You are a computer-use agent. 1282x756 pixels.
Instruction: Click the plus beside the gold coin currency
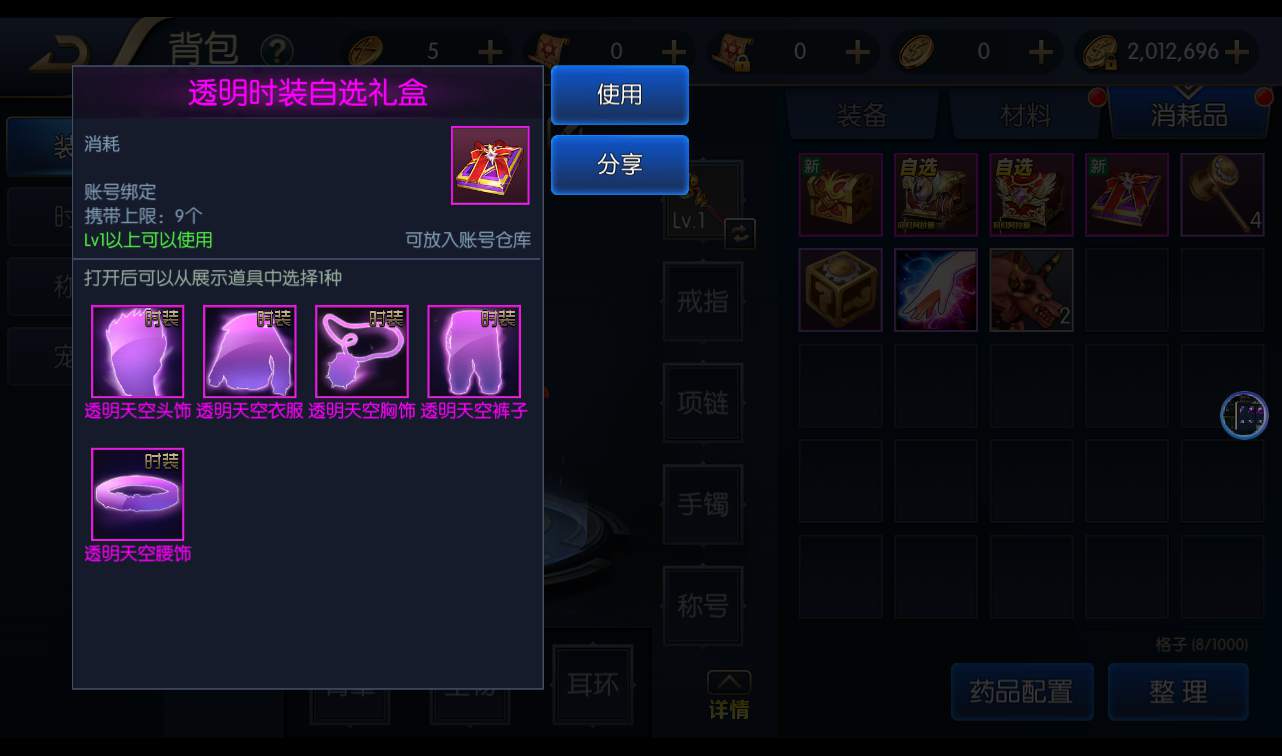tap(1239, 51)
